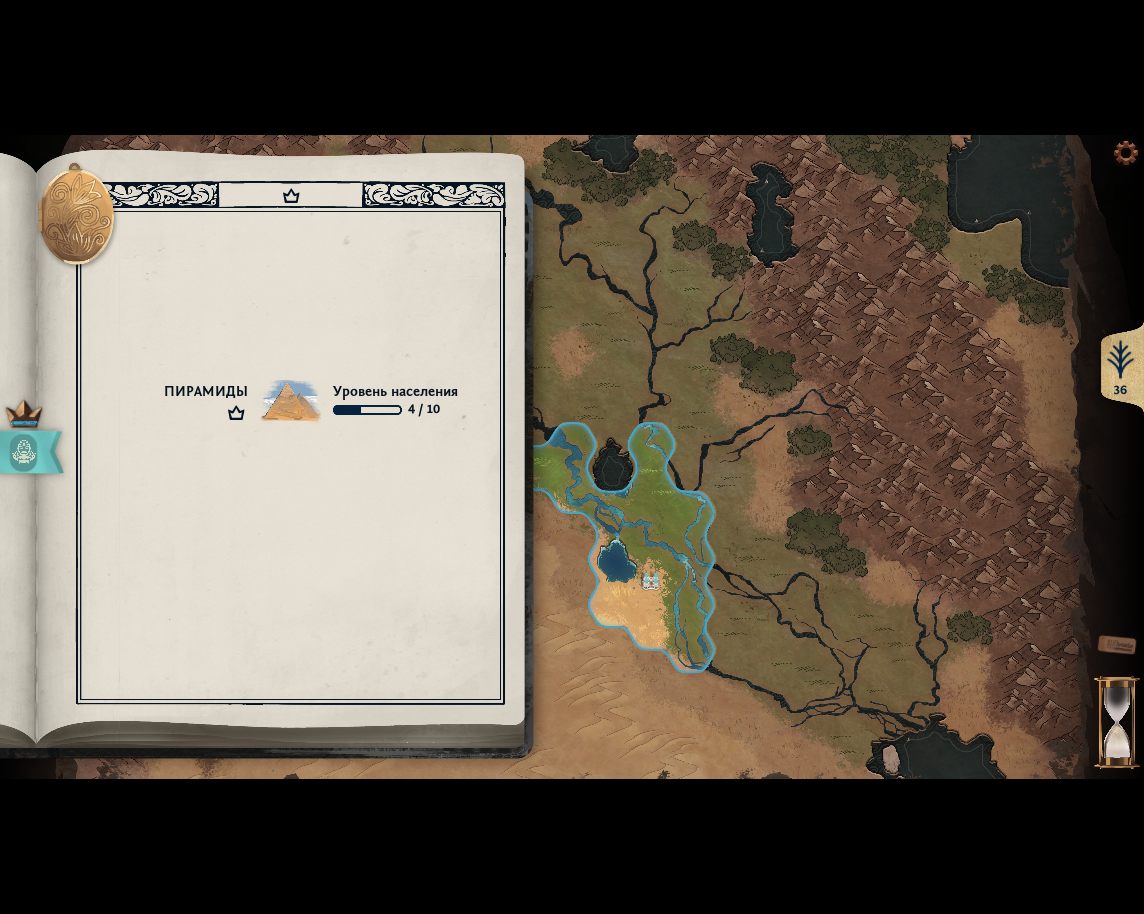Click the small parchment tag above hourglass
This screenshot has width=1144, height=914.
click(1116, 645)
